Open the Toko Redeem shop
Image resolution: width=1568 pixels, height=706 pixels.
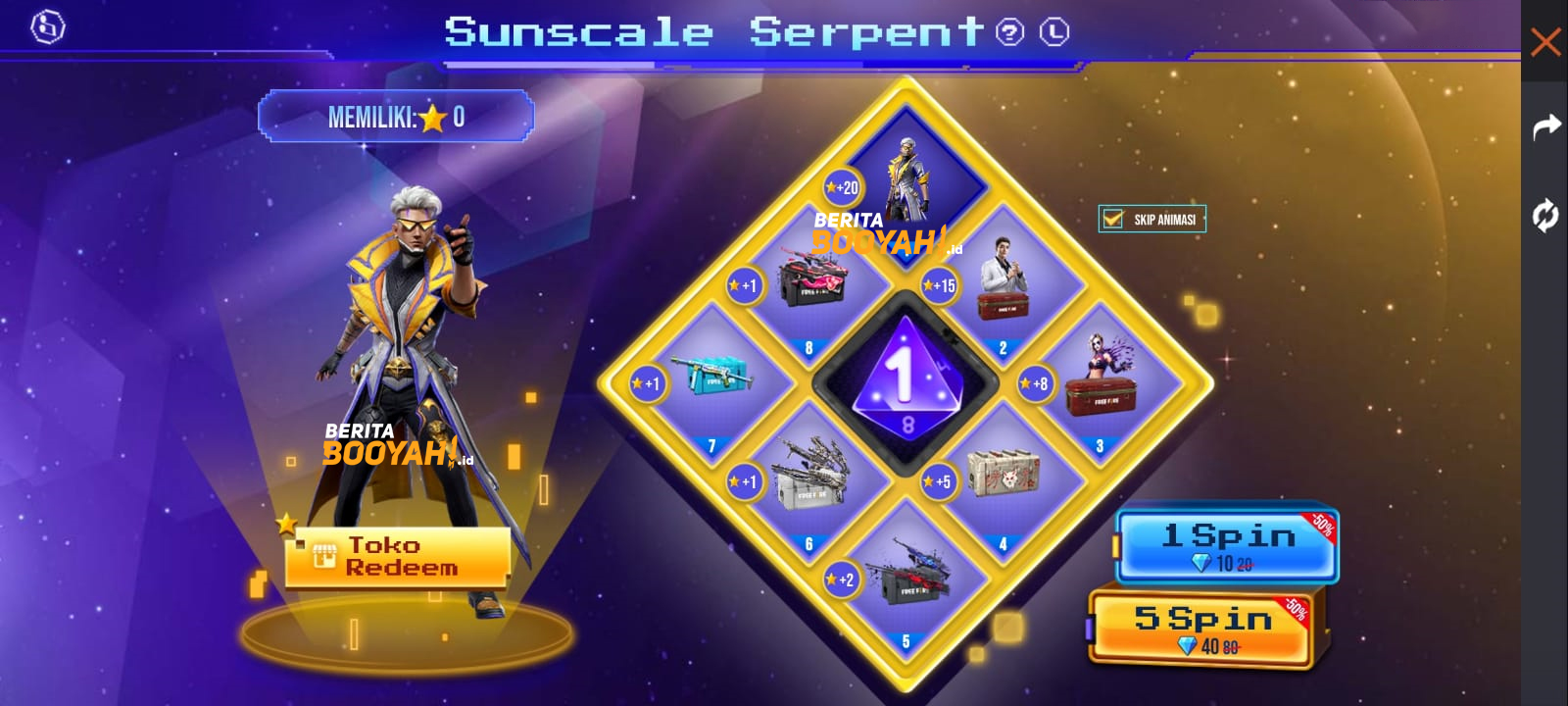(396, 557)
